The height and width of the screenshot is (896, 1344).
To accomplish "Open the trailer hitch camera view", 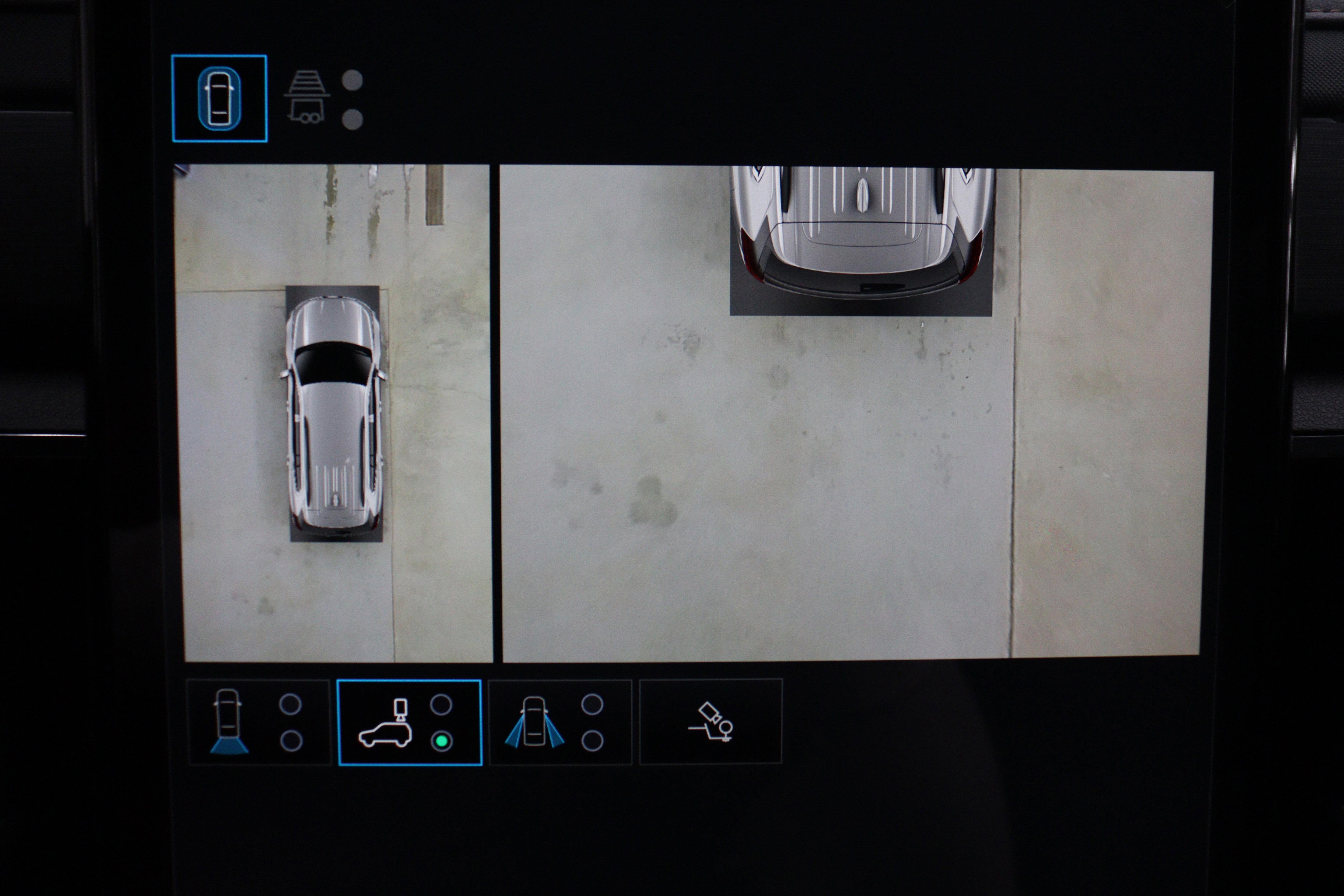I will pos(308,98).
